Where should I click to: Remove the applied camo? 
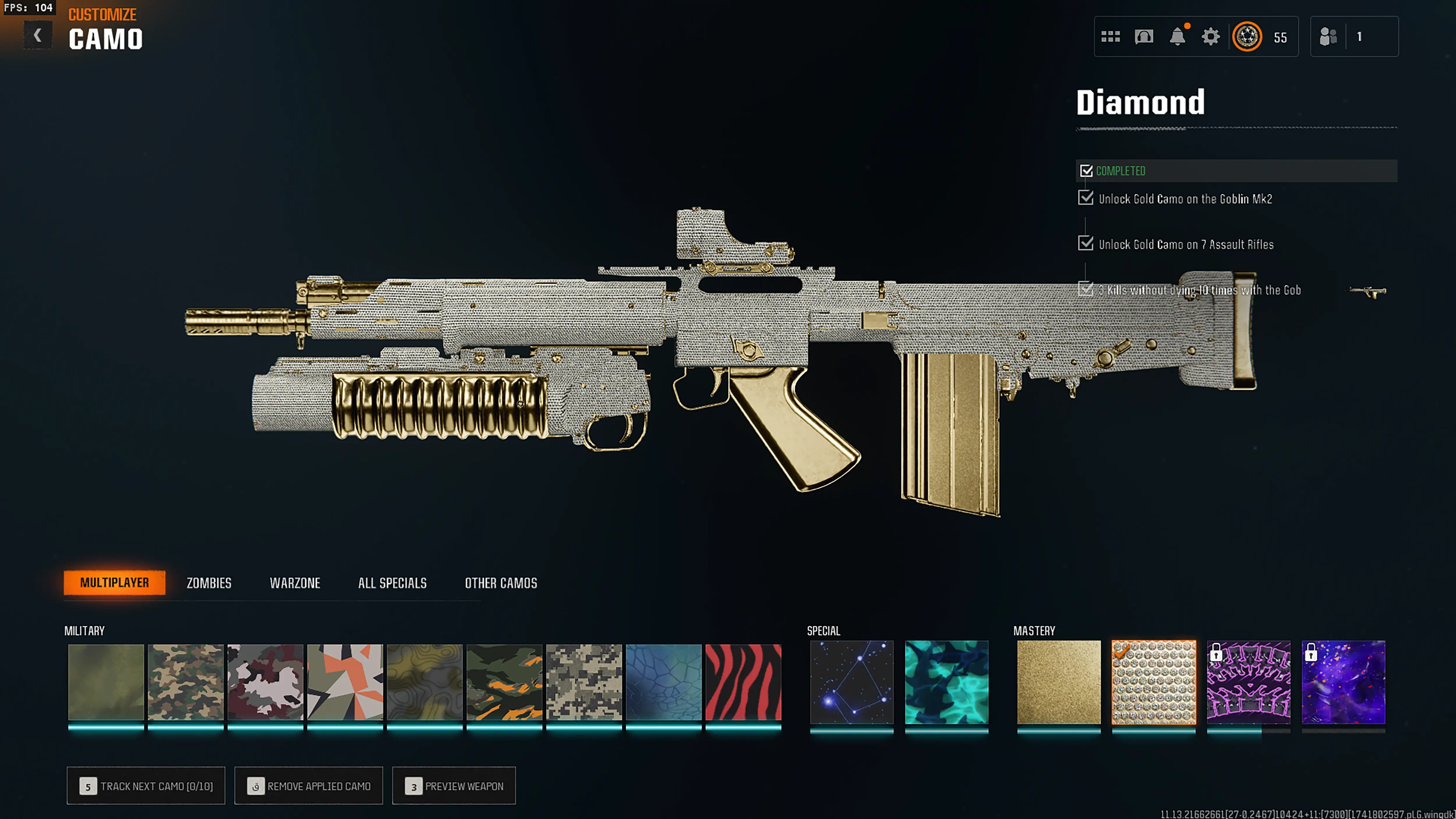coord(309,785)
